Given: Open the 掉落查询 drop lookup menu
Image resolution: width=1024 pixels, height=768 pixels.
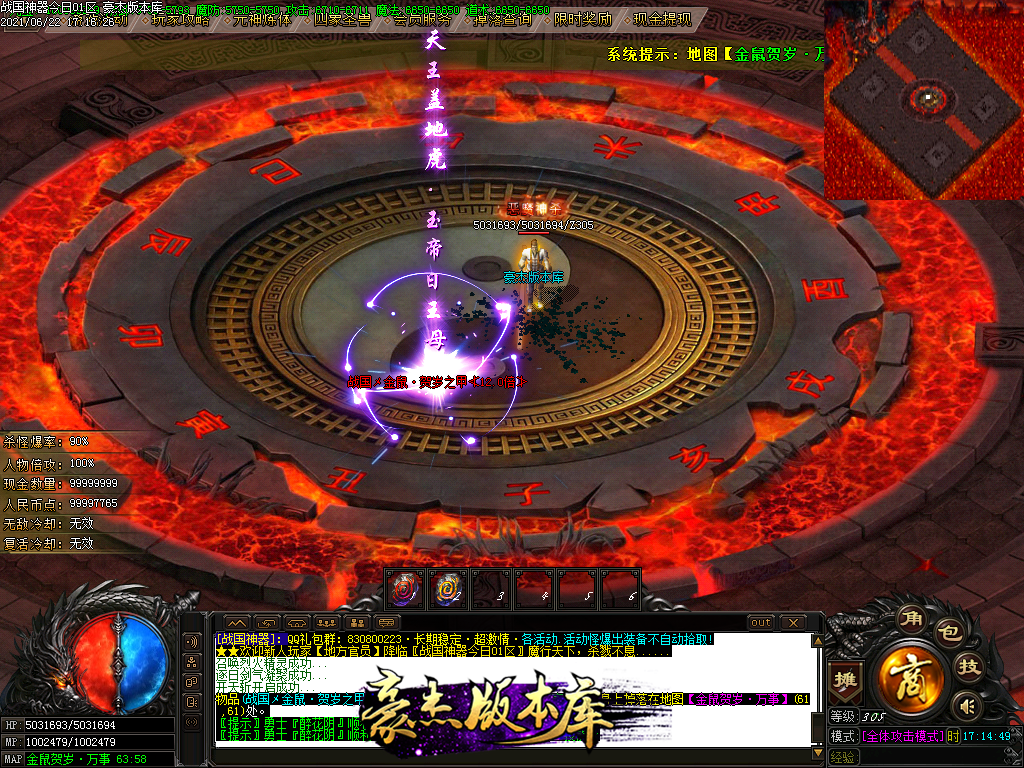Looking at the screenshot, I should coord(504,19).
